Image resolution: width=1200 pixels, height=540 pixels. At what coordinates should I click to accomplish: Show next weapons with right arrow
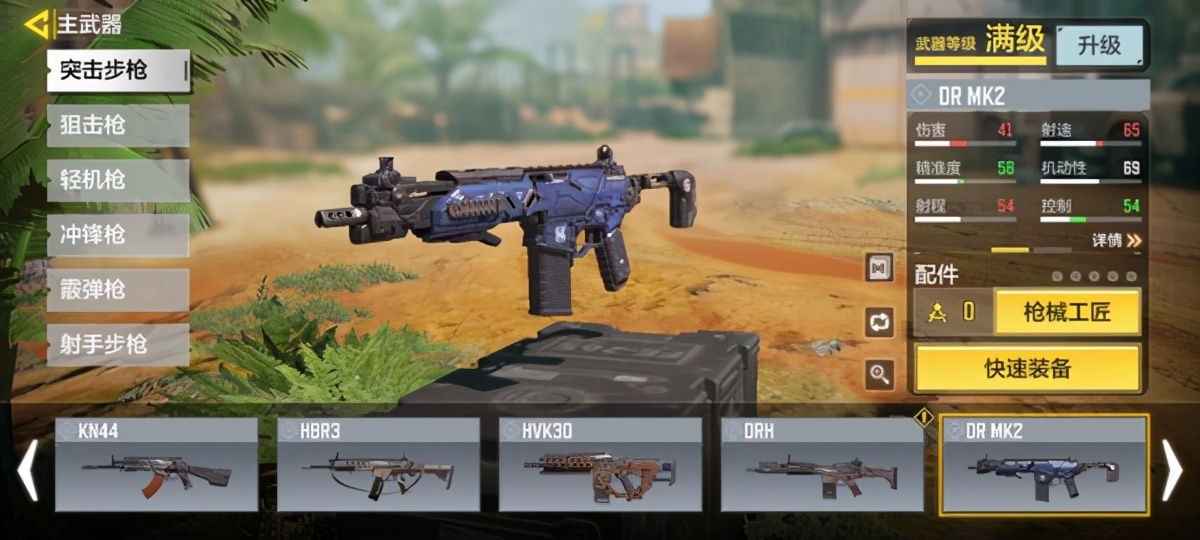coord(1173,471)
